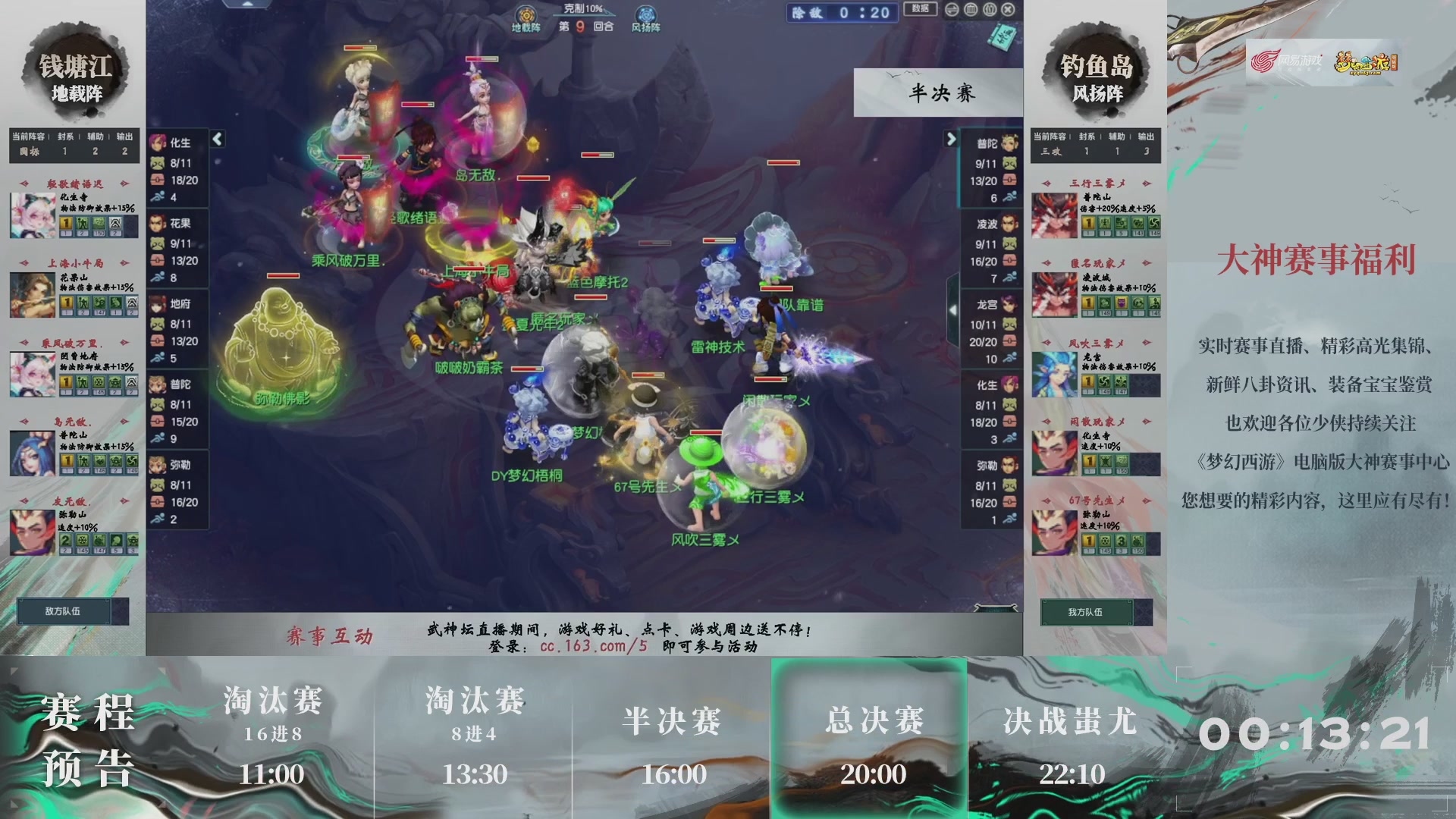Screen dimensions: 1456x819
Task: Click the speed runner icon under 花果
Action: pyautogui.click(x=156, y=278)
